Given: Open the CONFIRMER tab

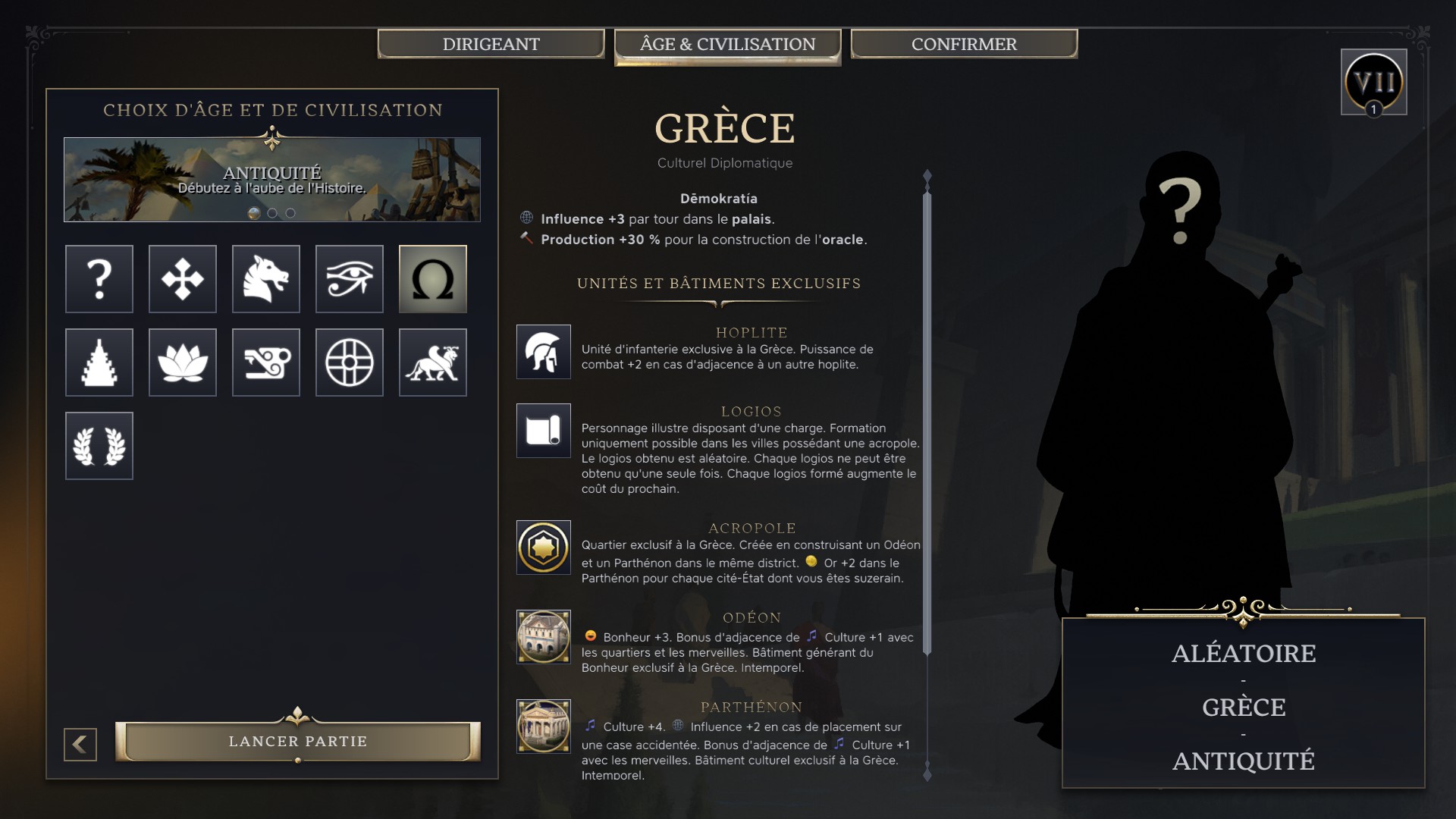Looking at the screenshot, I should (963, 44).
